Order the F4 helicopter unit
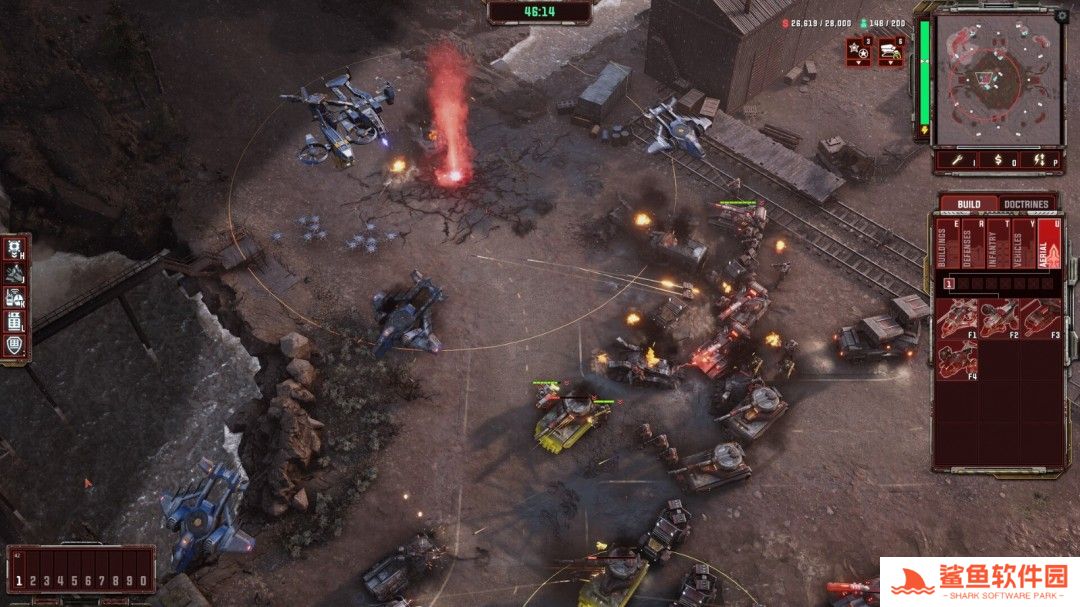 957,358
